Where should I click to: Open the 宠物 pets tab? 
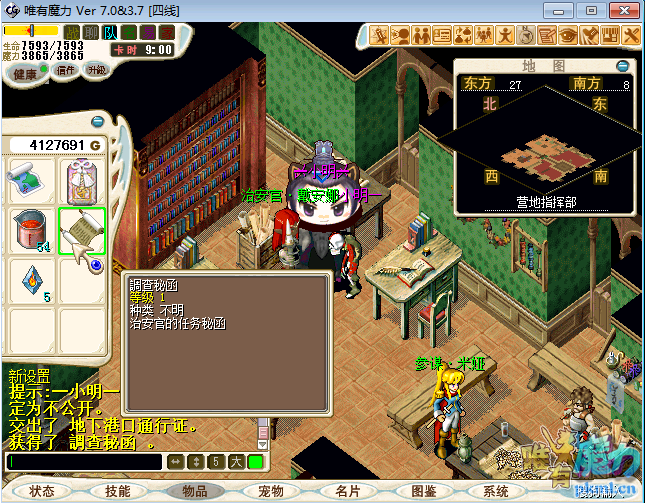271,491
